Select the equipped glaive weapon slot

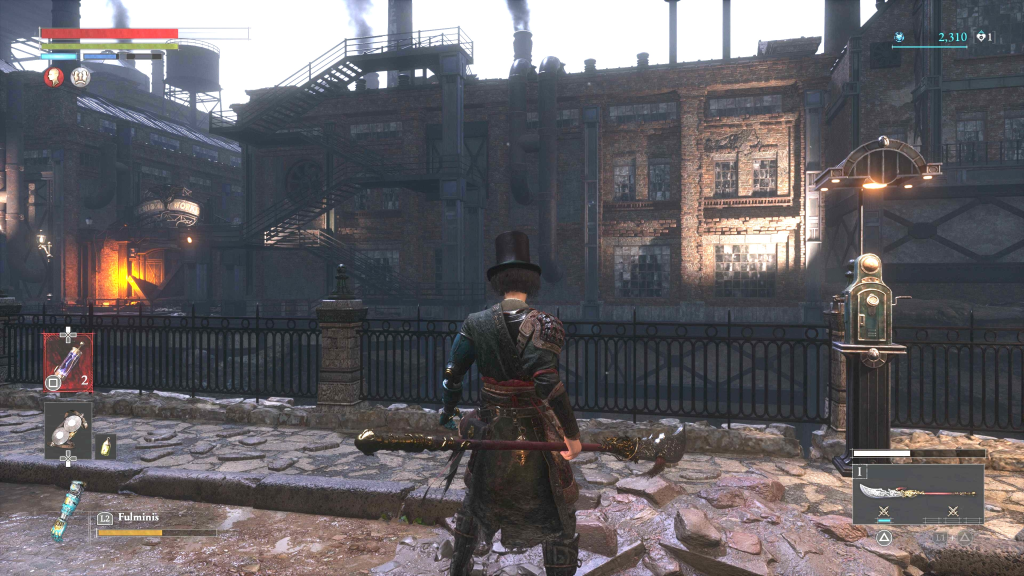tap(918, 493)
